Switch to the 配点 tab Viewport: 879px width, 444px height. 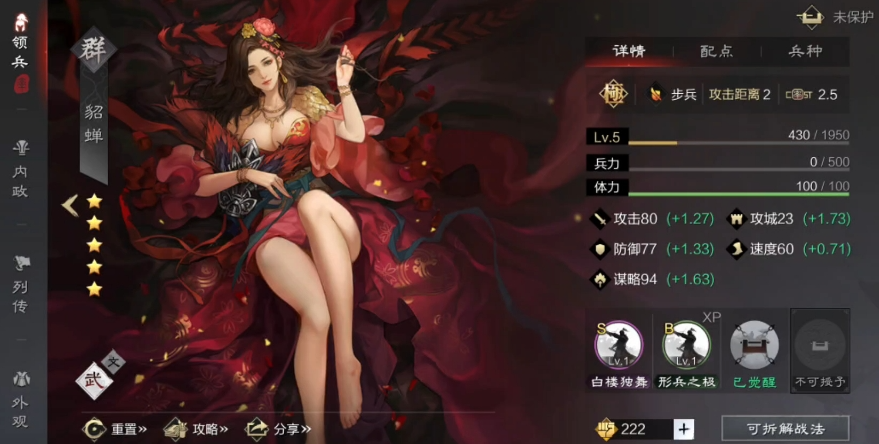click(x=718, y=52)
